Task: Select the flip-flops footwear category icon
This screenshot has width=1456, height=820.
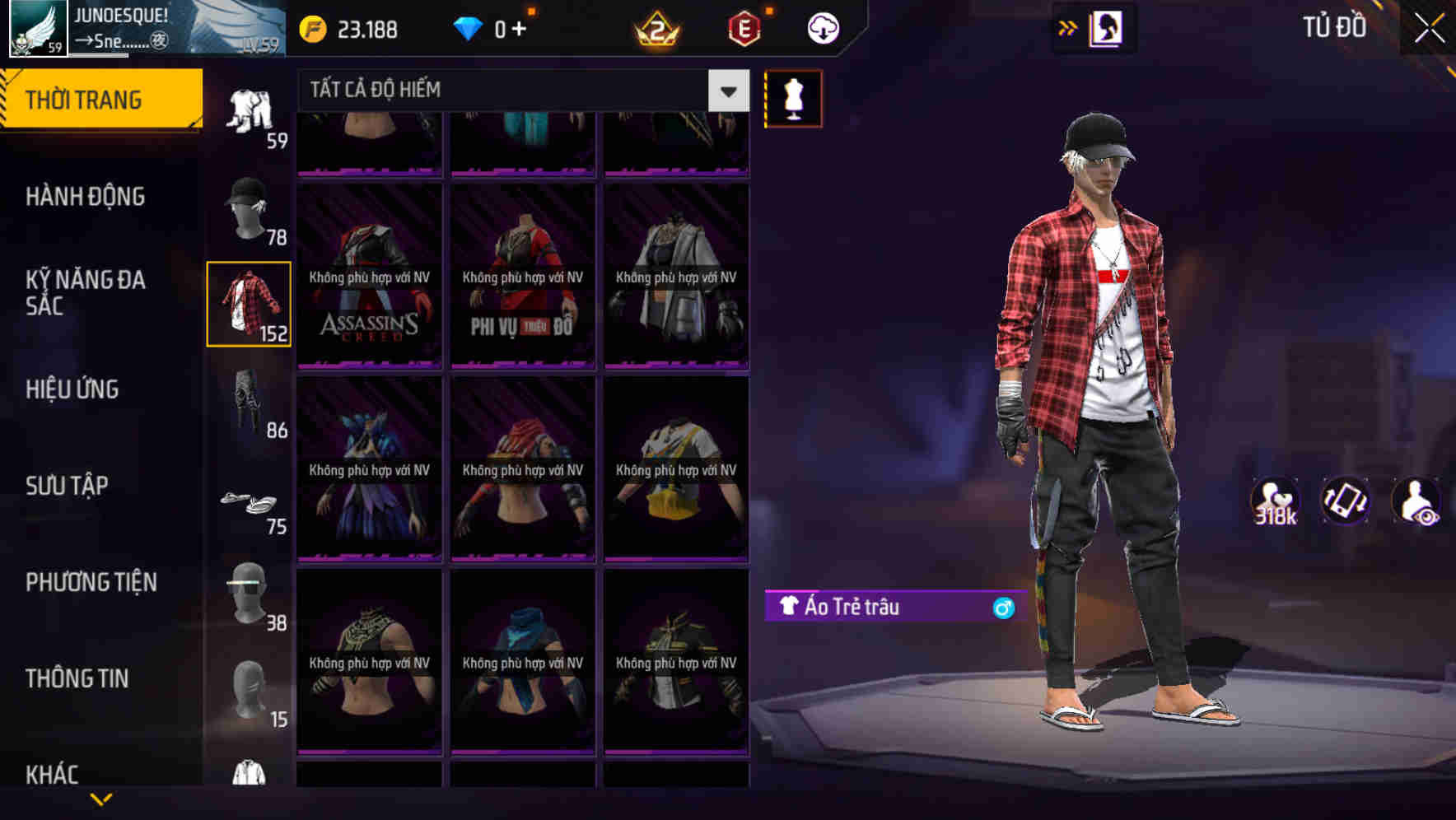Action: [247, 500]
